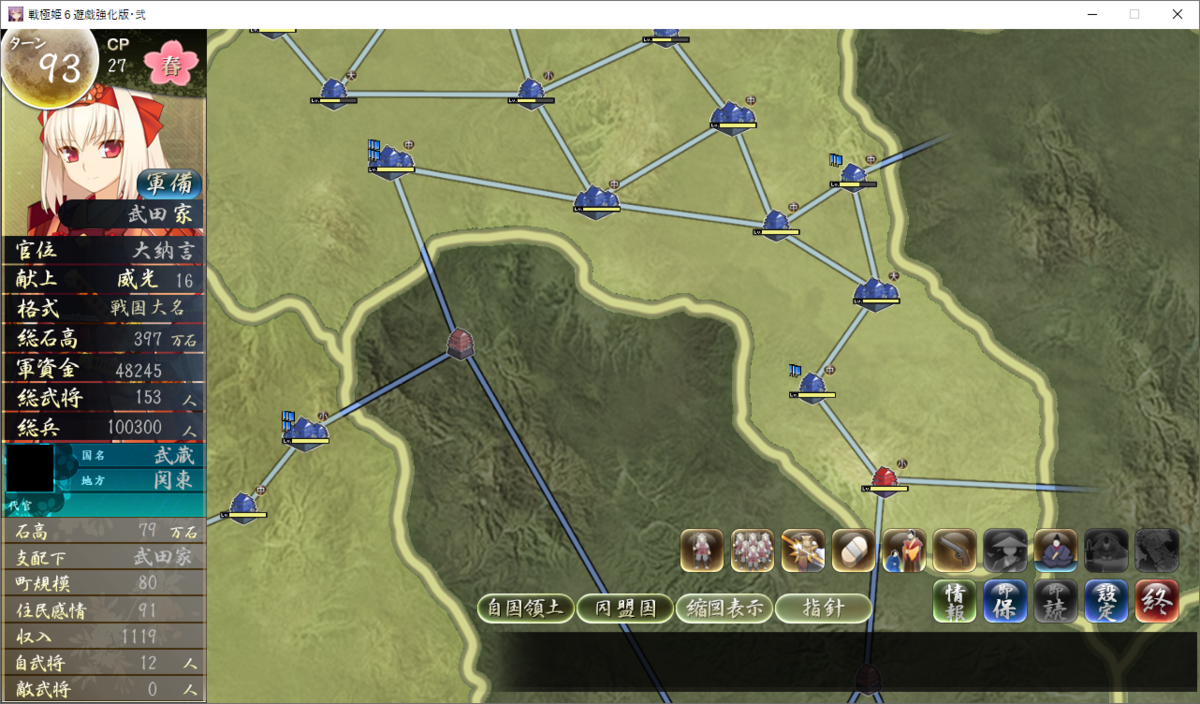Activate the attacking warrior command icon
The height and width of the screenshot is (704, 1200).
click(x=803, y=551)
